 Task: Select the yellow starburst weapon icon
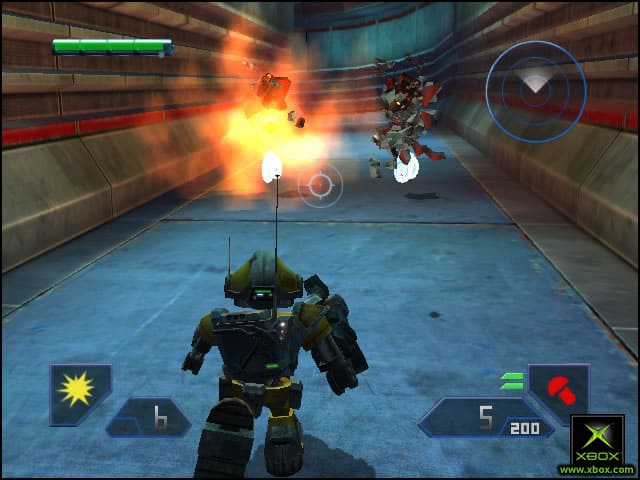point(79,388)
